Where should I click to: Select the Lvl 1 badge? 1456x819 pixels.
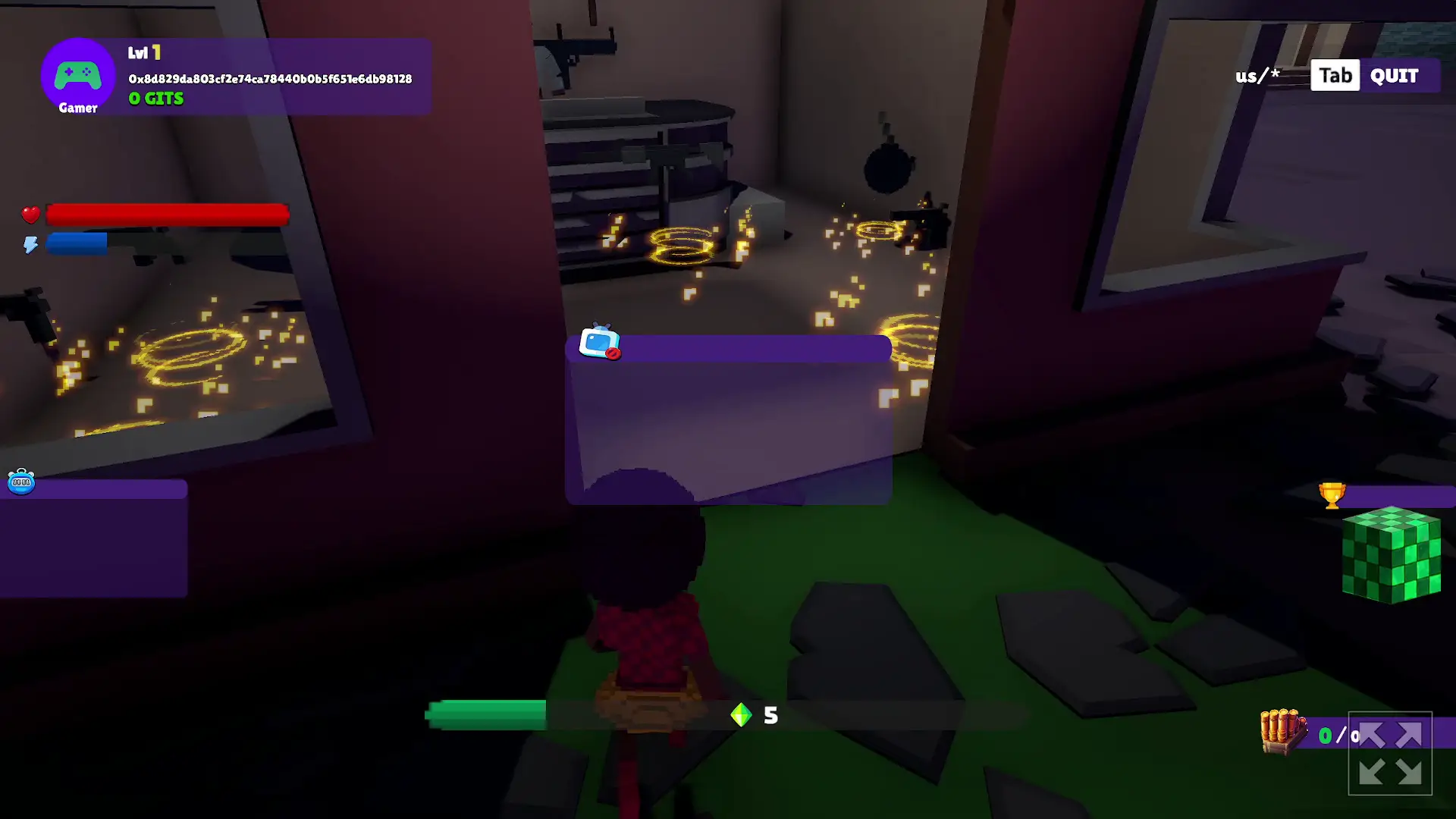point(145,52)
